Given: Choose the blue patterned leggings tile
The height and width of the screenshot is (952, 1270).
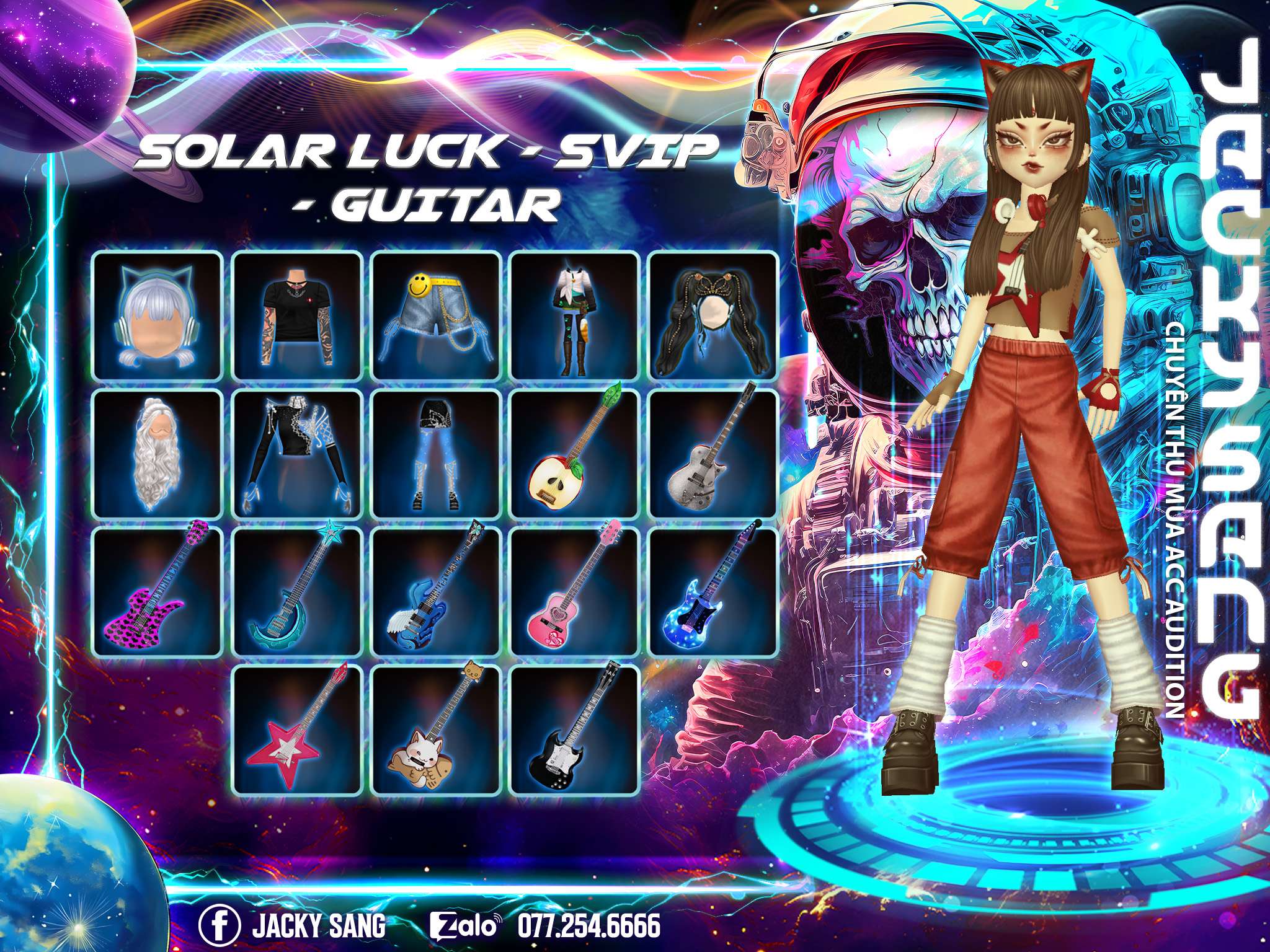Looking at the screenshot, I should tap(436, 454).
